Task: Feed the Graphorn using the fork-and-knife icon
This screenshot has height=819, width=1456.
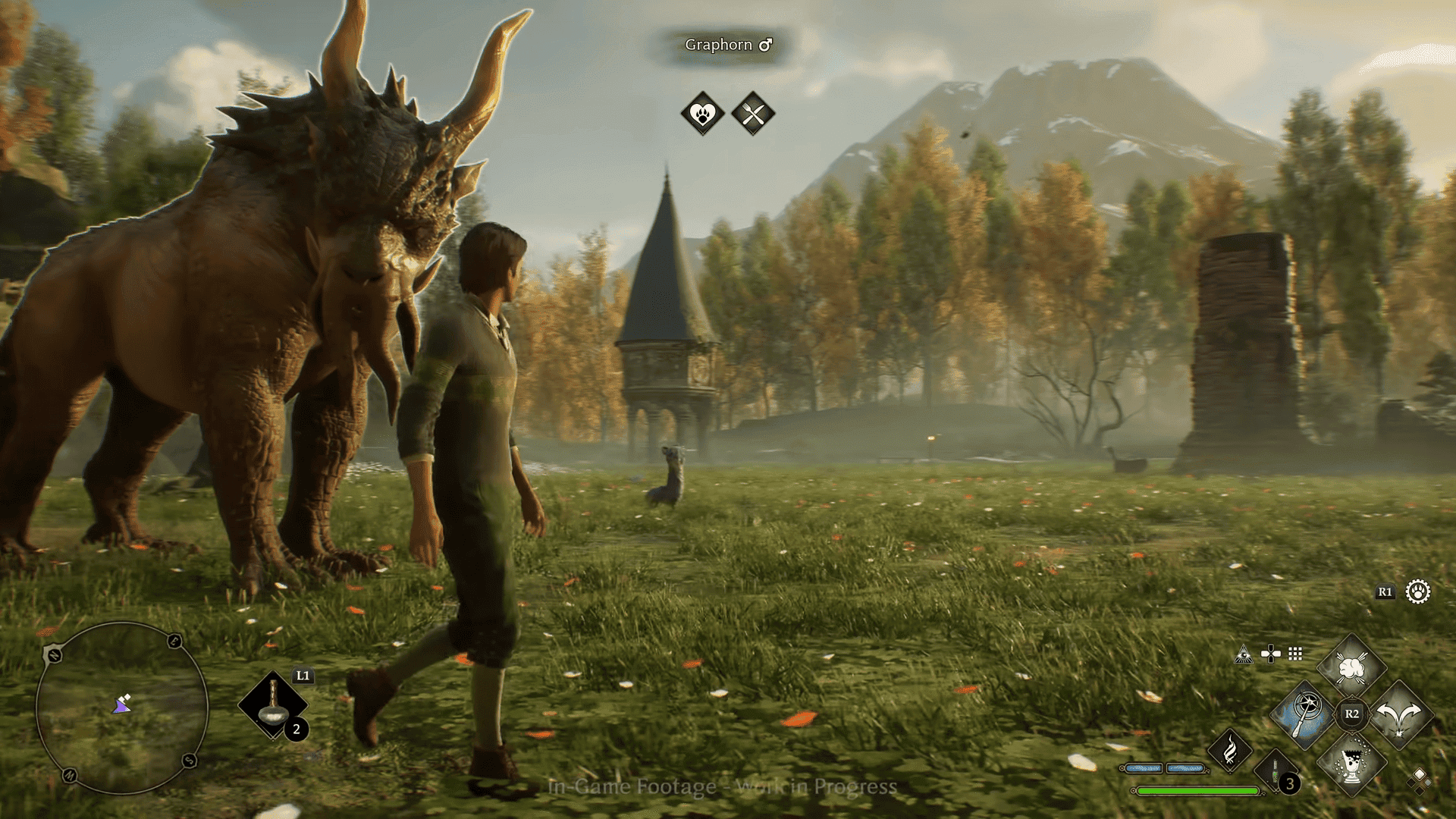Action: (753, 114)
